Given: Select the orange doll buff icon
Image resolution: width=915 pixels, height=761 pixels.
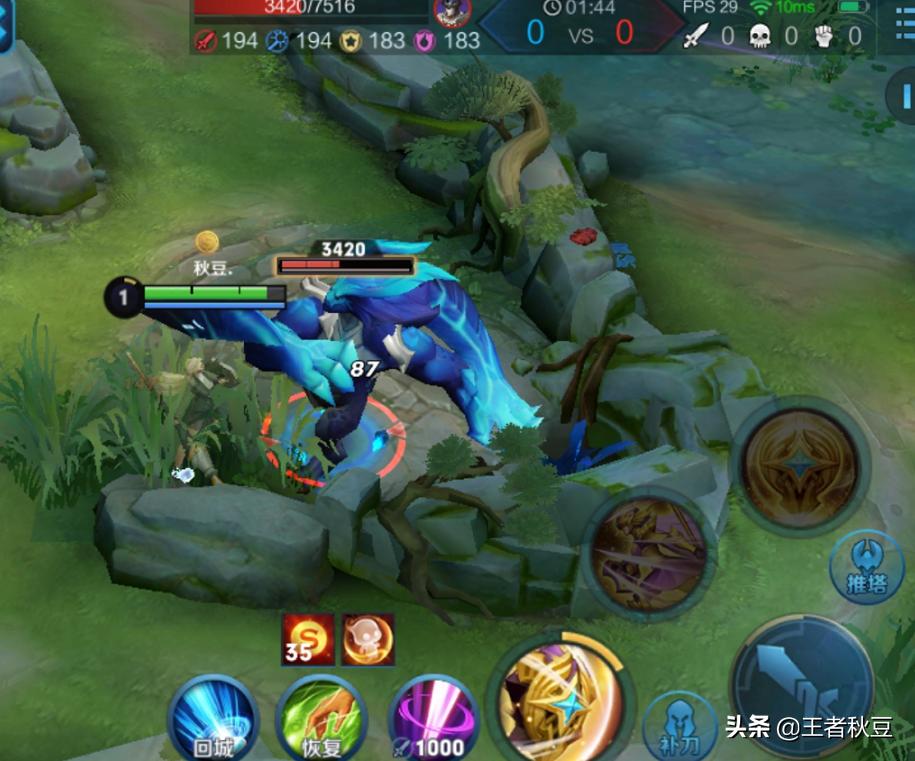Looking at the screenshot, I should [x=368, y=639].
